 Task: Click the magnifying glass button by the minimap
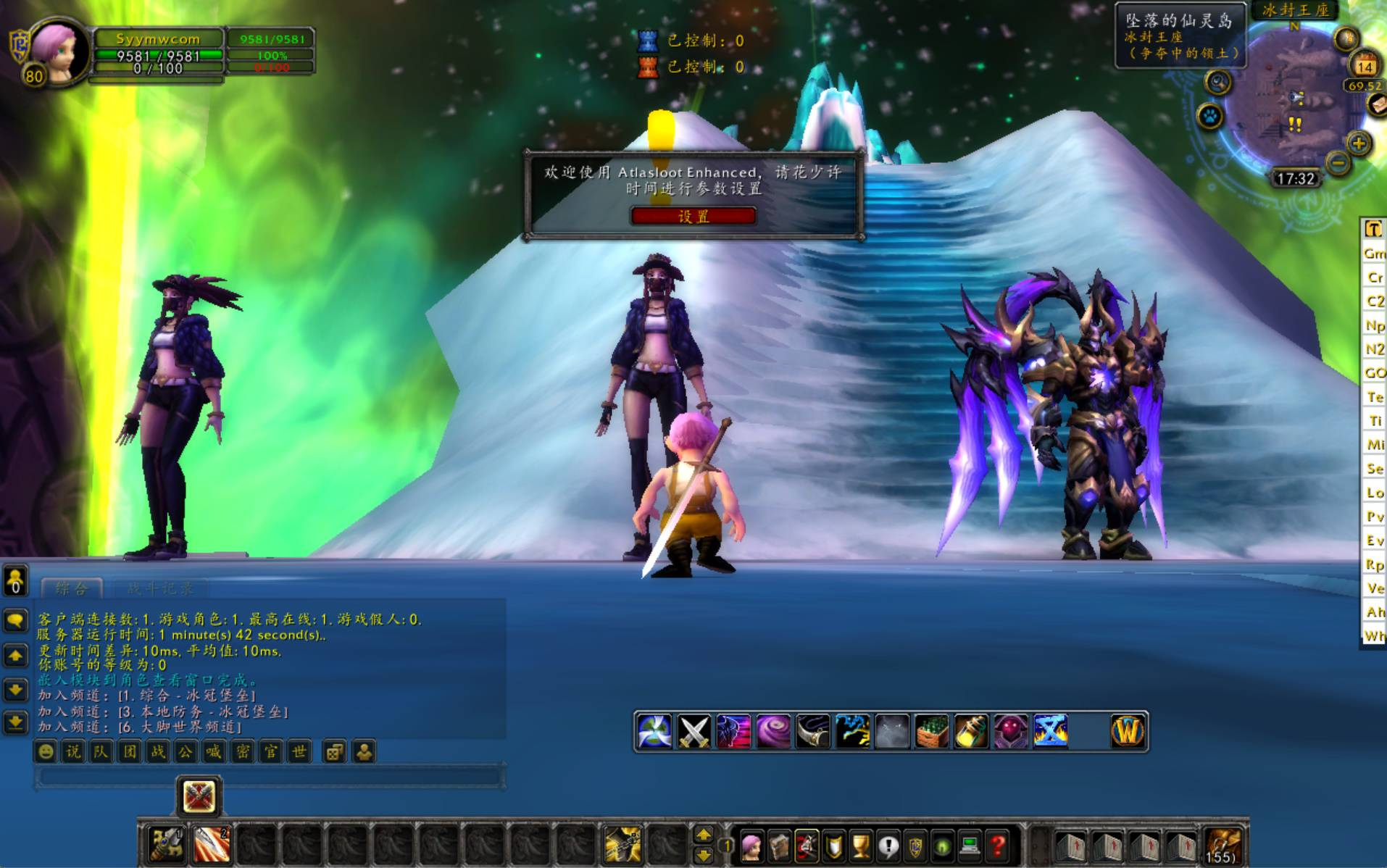pos(1217,83)
